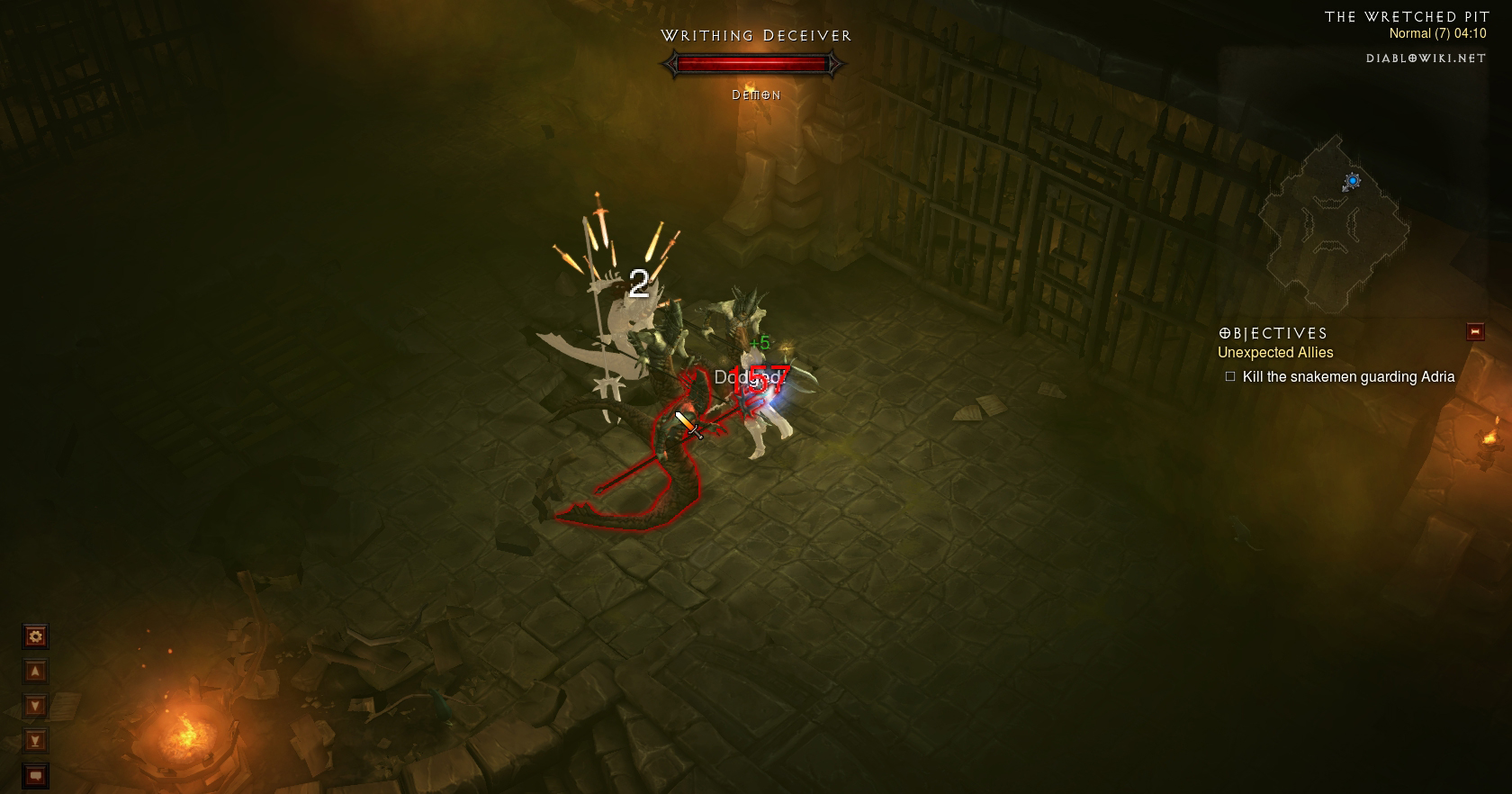
Task: Select the Unexpected Allies quest title
Action: pos(1275,353)
